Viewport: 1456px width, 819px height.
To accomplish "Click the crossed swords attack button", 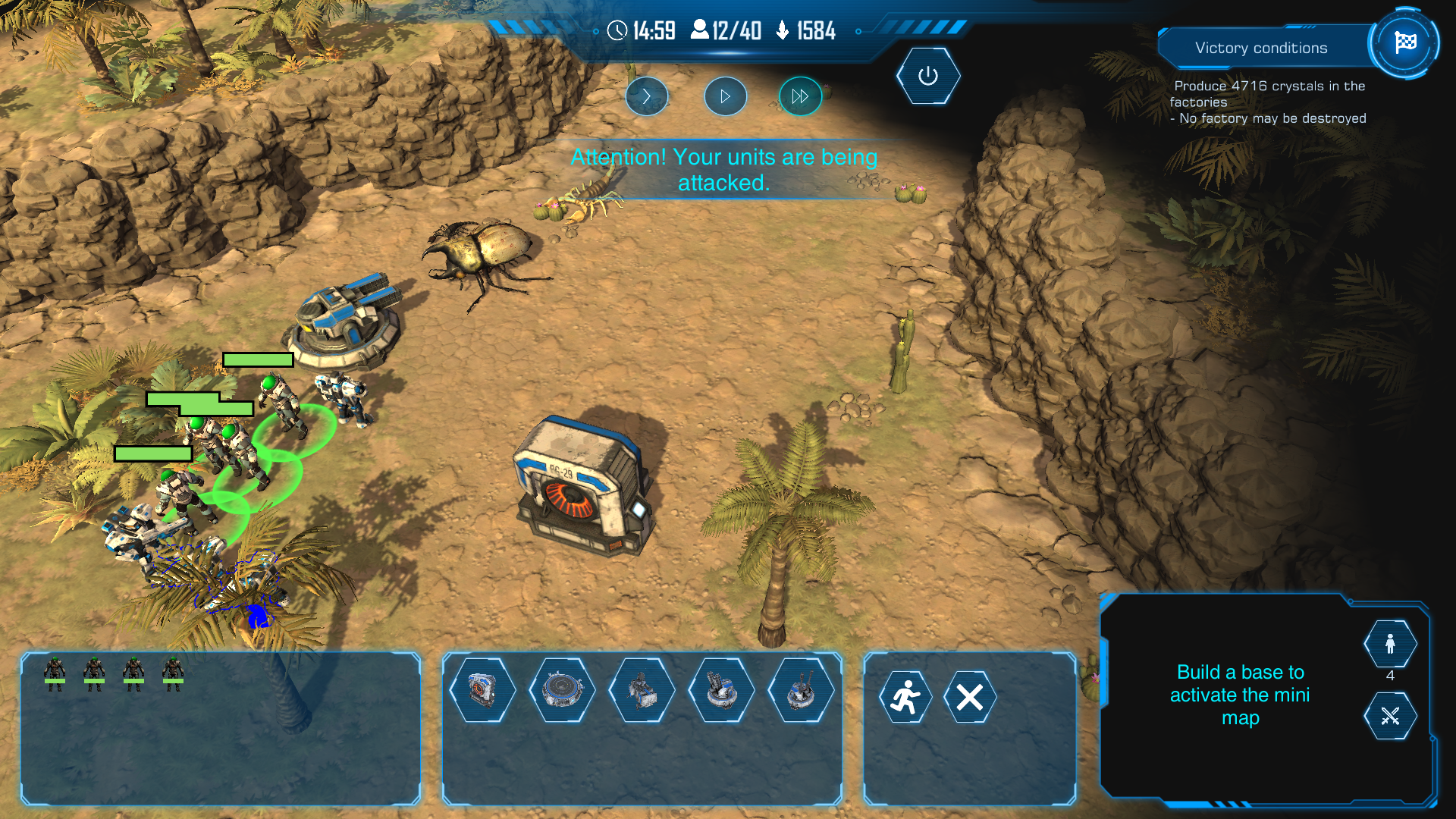I will point(1389,716).
